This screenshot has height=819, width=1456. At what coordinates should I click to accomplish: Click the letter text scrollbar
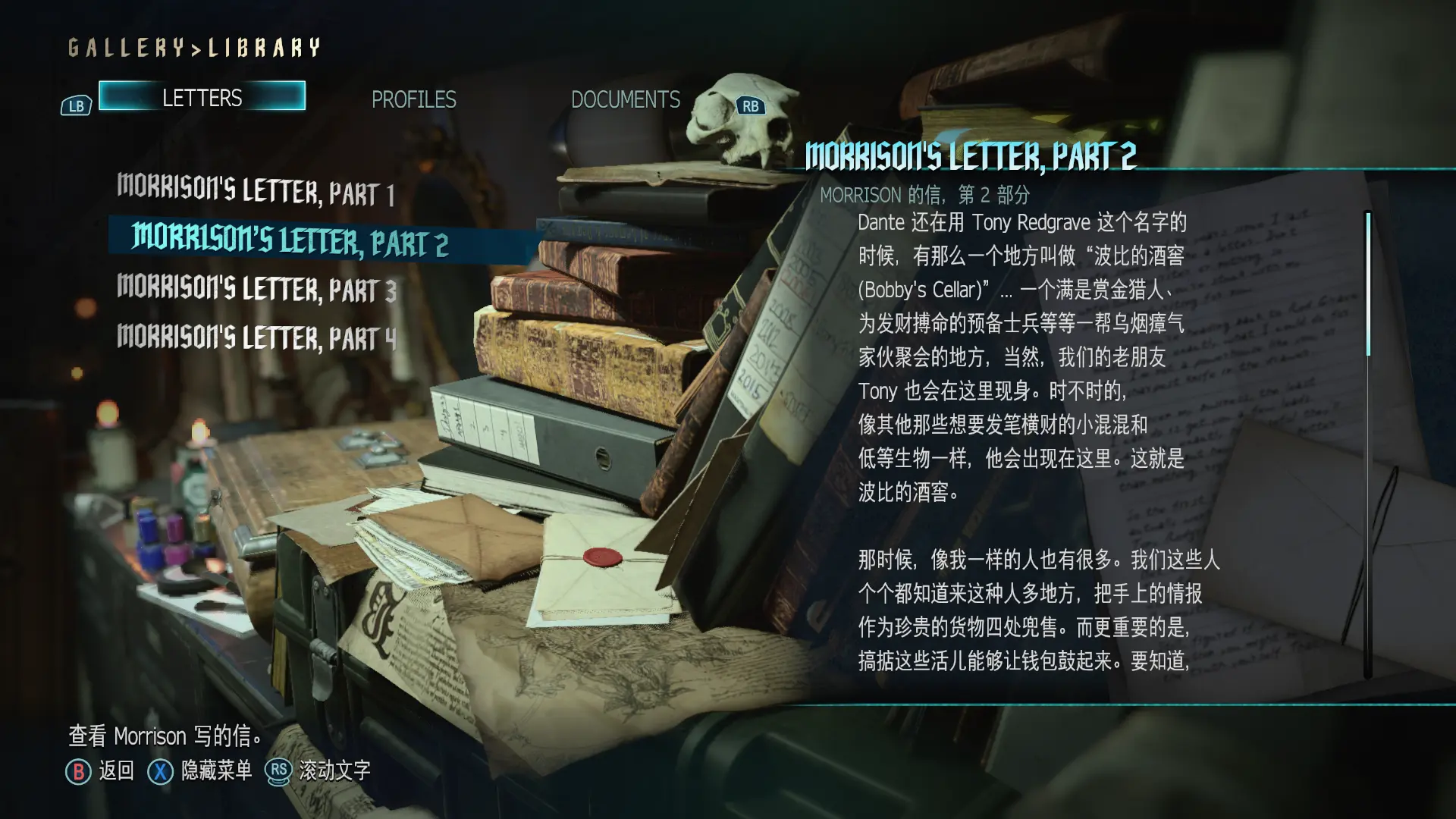1368,284
